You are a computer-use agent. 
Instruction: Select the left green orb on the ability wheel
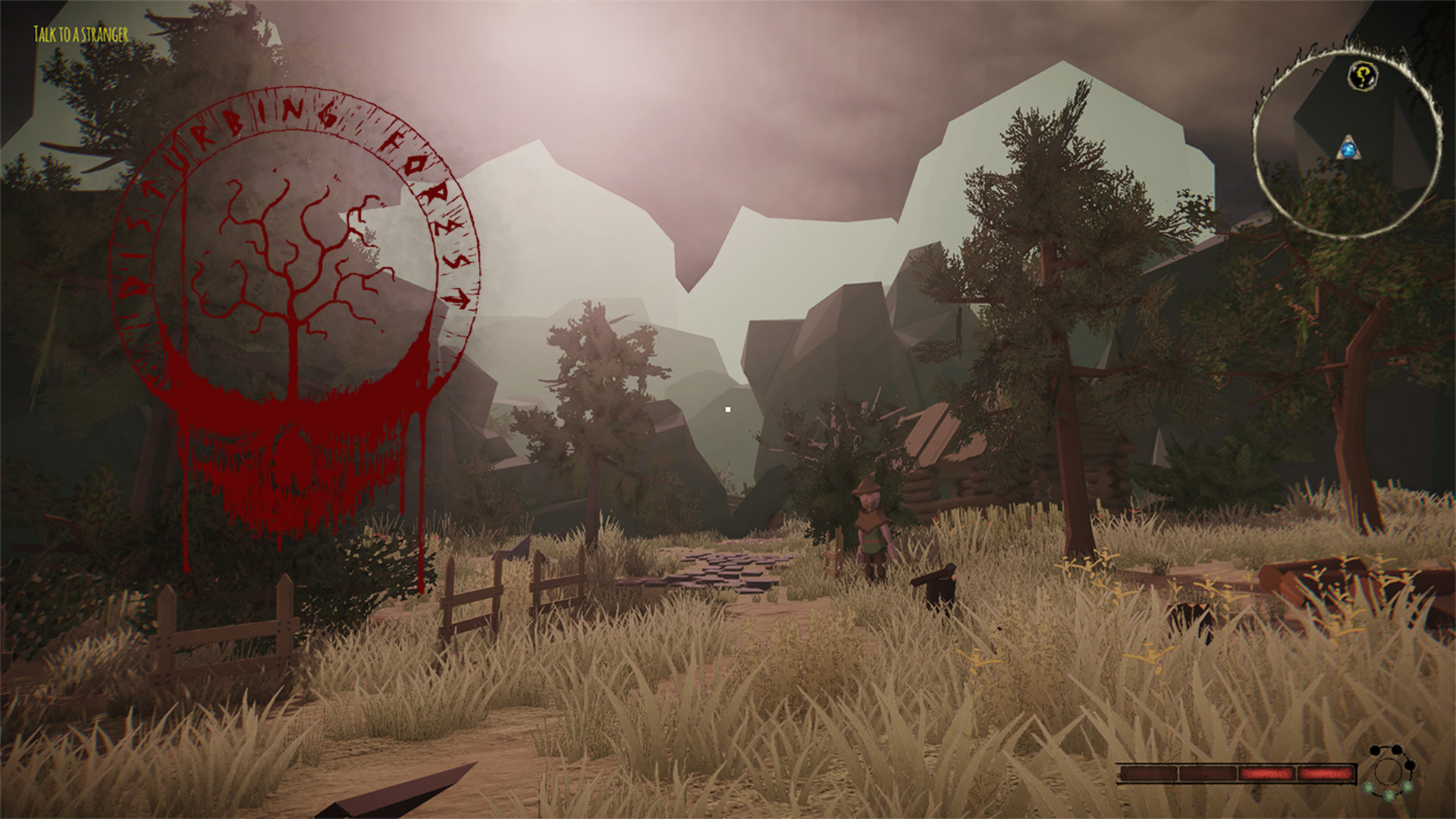pyautogui.click(x=1369, y=787)
